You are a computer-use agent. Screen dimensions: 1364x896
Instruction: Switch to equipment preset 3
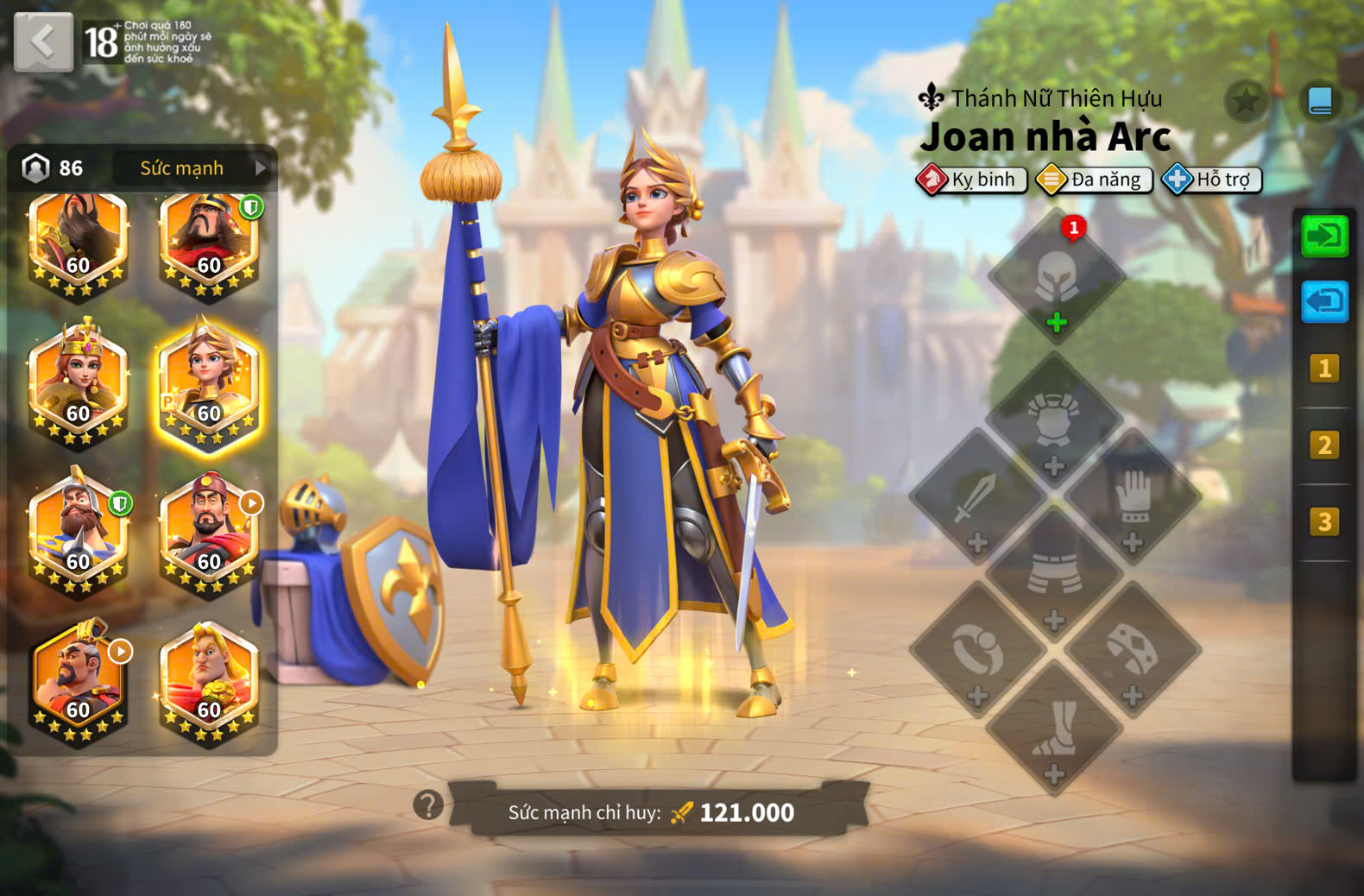(1324, 521)
